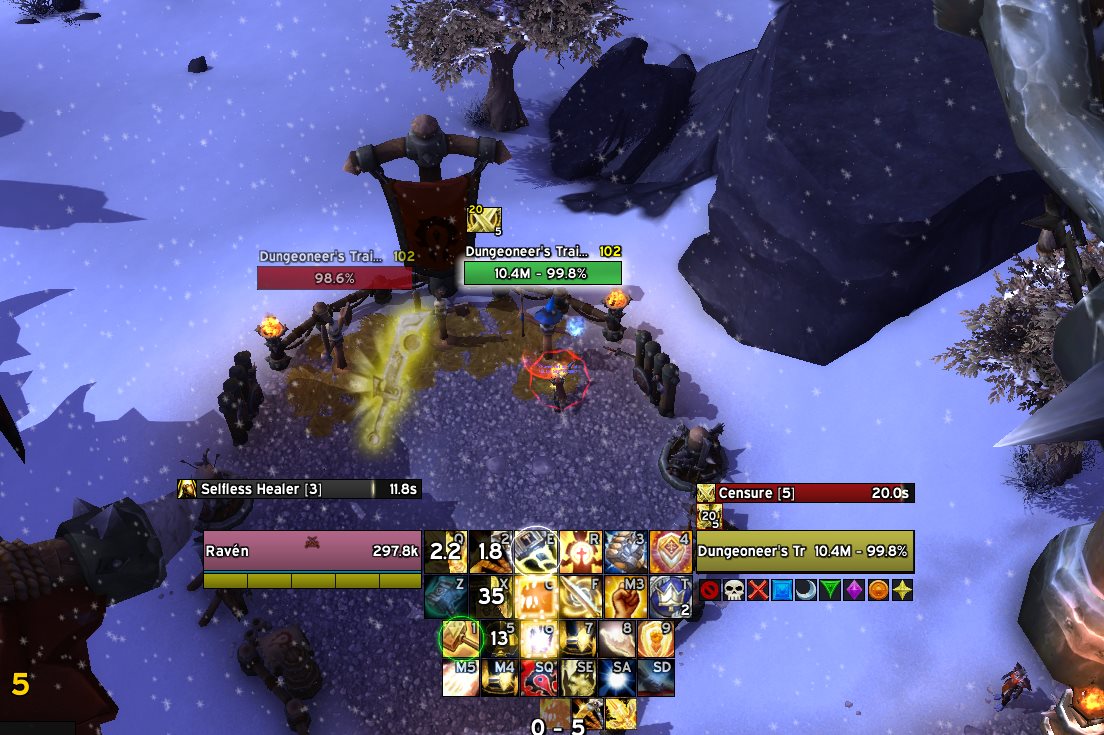This screenshot has height=735, width=1104.
Task: Set the blue square raid marker
Action: pyautogui.click(x=781, y=590)
